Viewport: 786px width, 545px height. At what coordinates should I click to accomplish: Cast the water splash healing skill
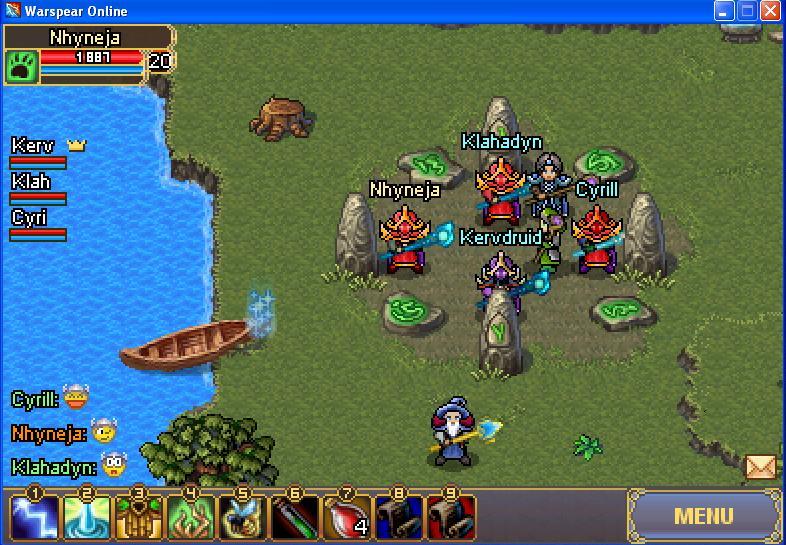point(86,518)
